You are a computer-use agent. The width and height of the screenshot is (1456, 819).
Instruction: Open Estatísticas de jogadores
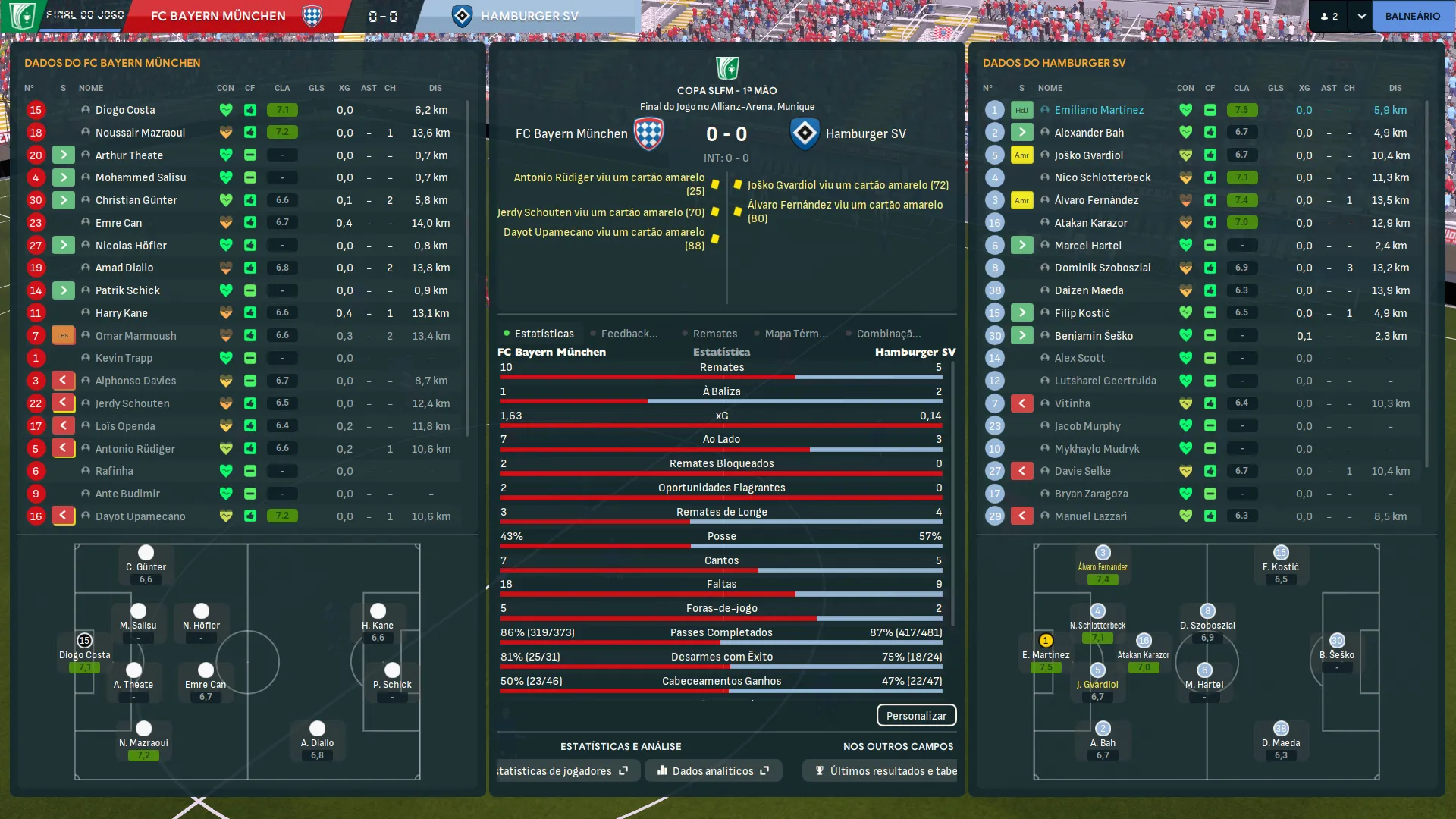pos(561,771)
